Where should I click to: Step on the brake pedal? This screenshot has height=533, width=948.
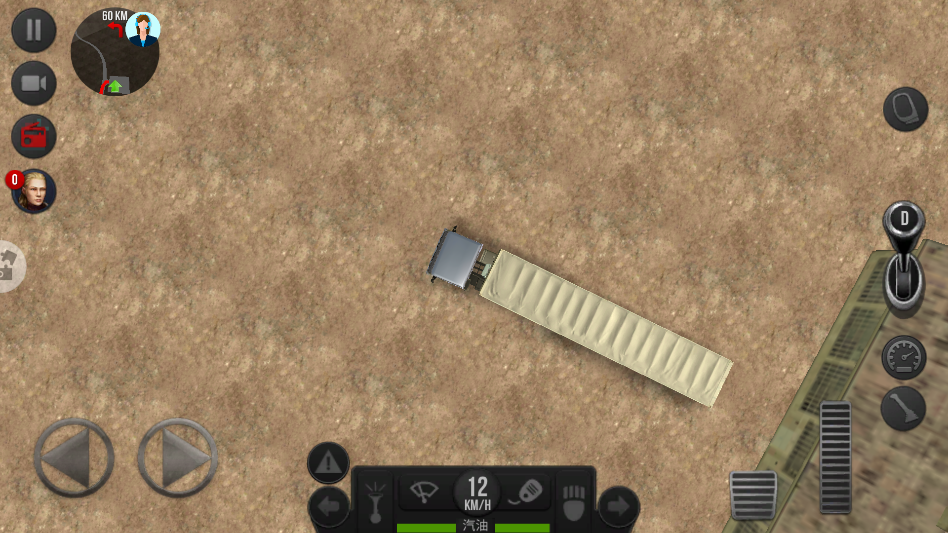753,495
